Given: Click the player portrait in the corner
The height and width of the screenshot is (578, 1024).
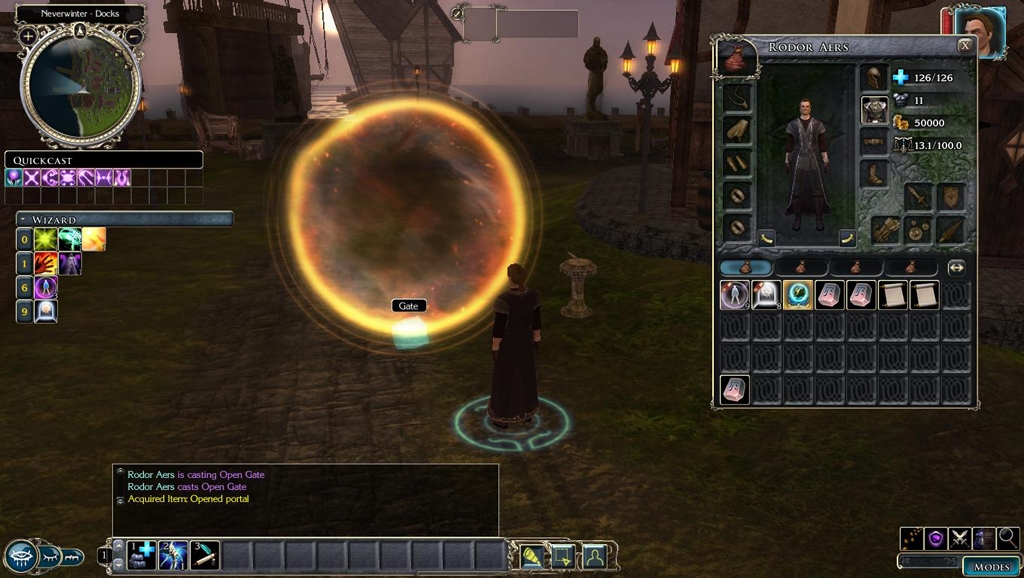Looking at the screenshot, I should (978, 33).
